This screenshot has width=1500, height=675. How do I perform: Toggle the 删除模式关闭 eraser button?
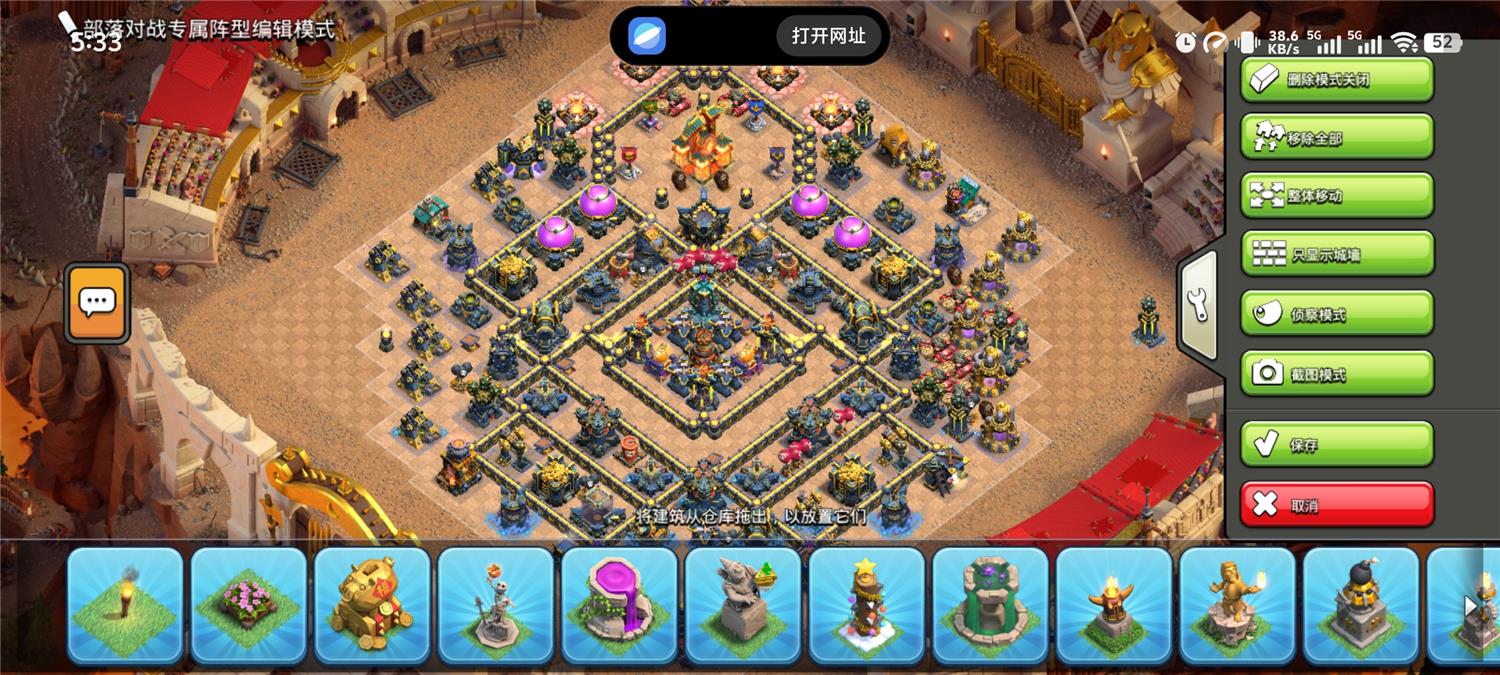pyautogui.click(x=1337, y=79)
